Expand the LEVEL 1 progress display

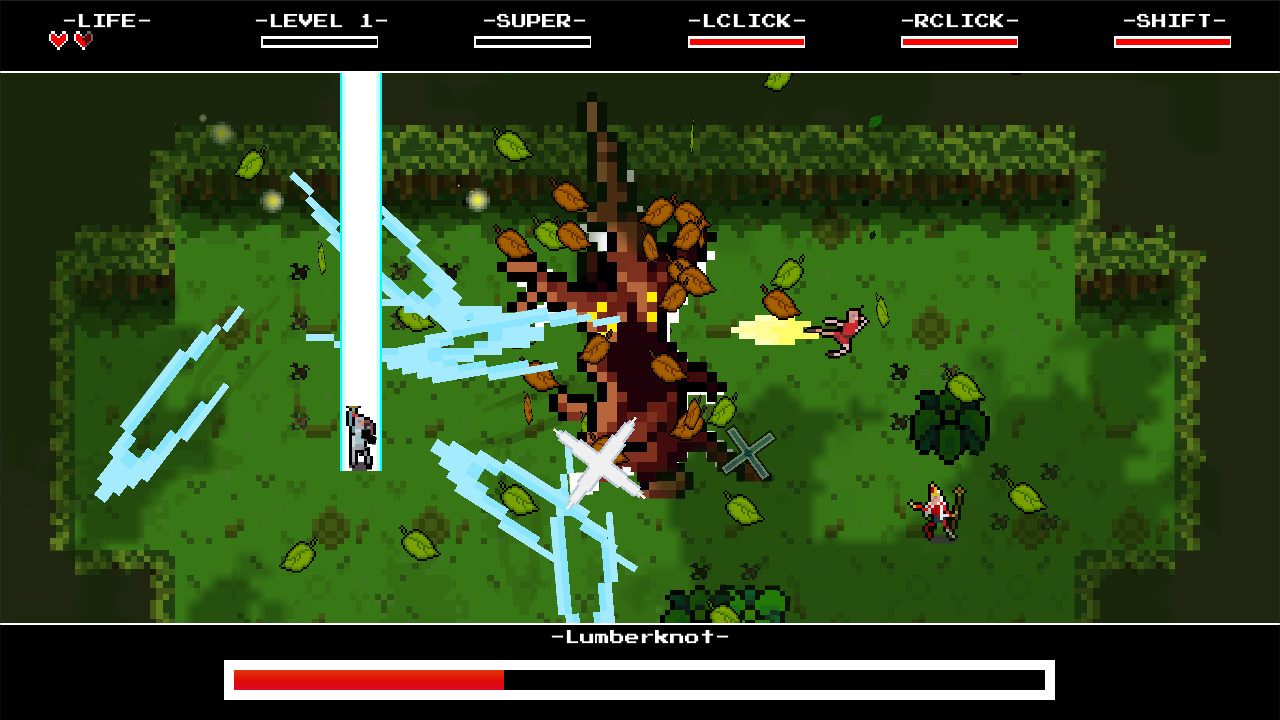click(x=320, y=41)
